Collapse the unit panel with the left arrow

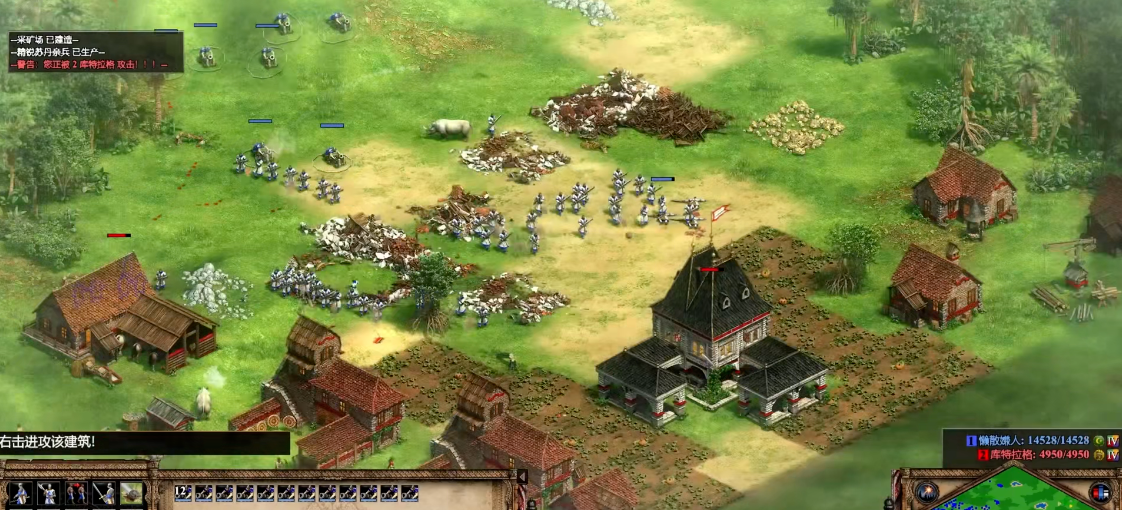pyautogui.click(x=521, y=477)
